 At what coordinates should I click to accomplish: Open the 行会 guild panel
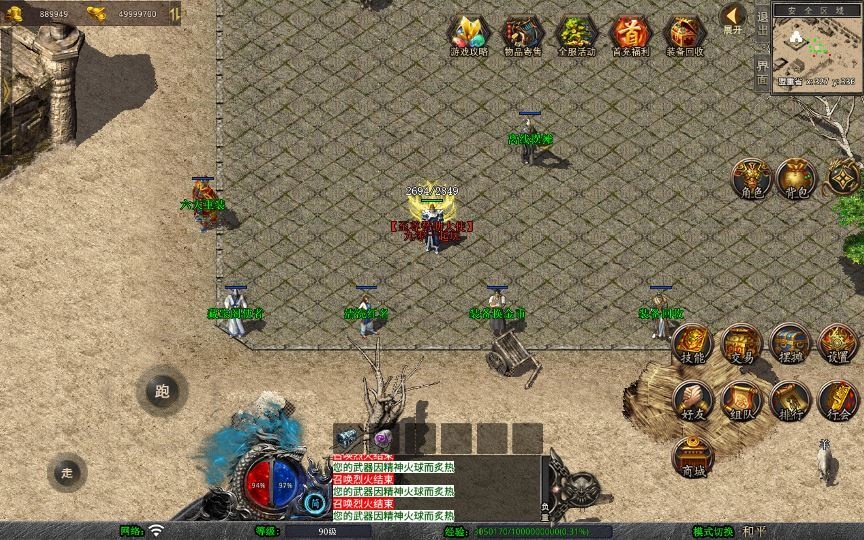pos(838,400)
